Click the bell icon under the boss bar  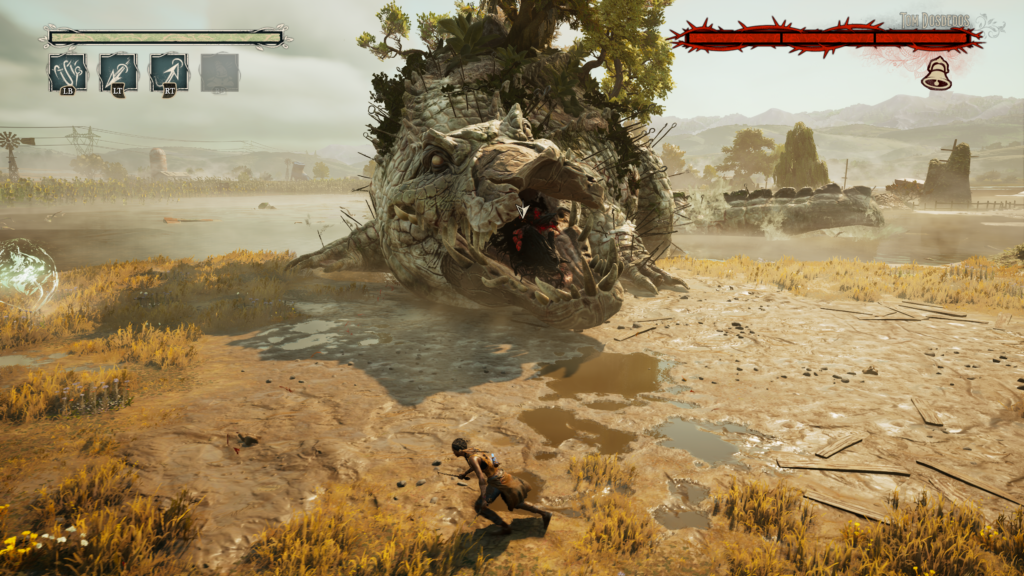pyautogui.click(x=936, y=74)
